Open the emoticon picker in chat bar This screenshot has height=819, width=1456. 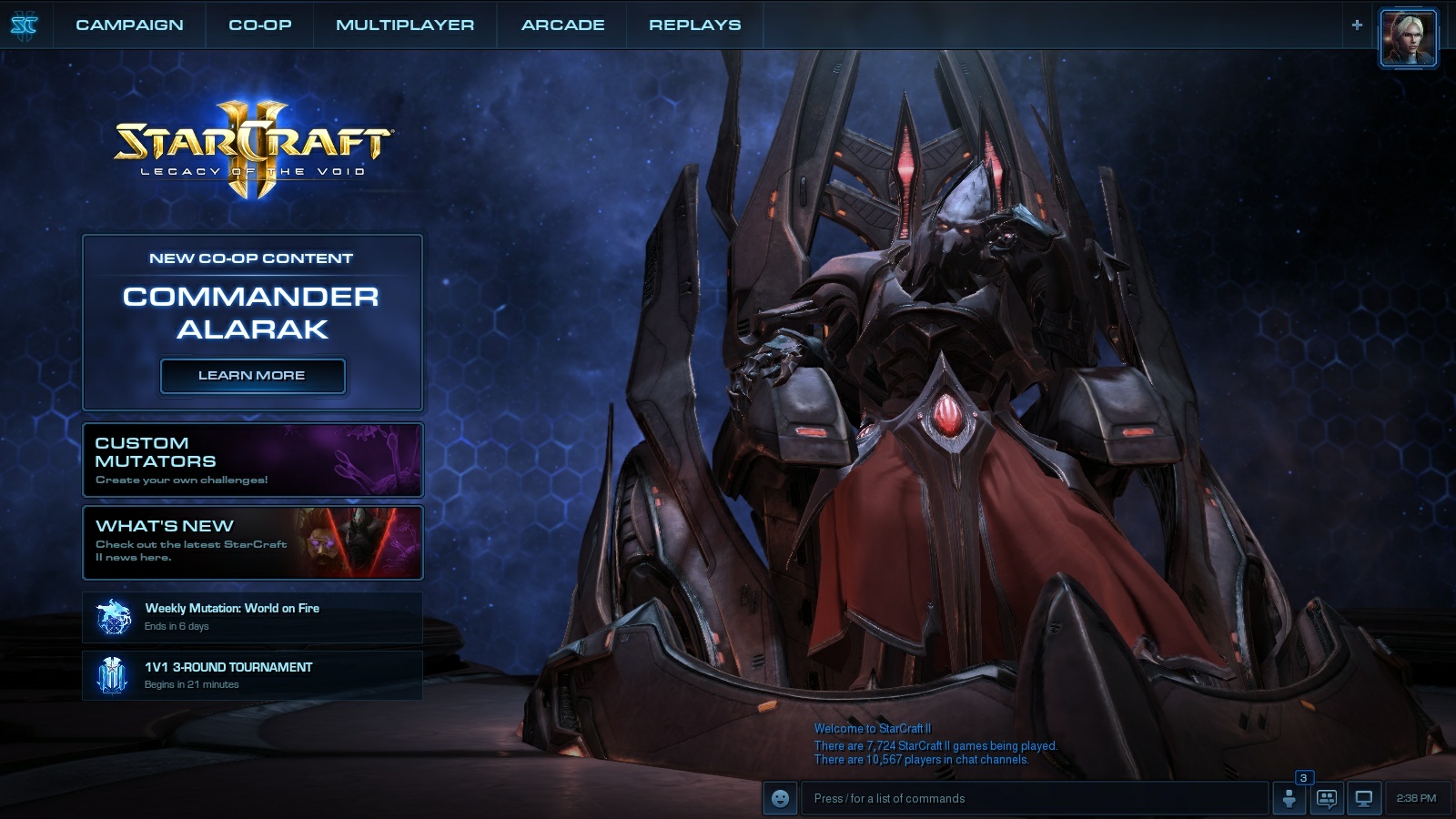(x=780, y=798)
